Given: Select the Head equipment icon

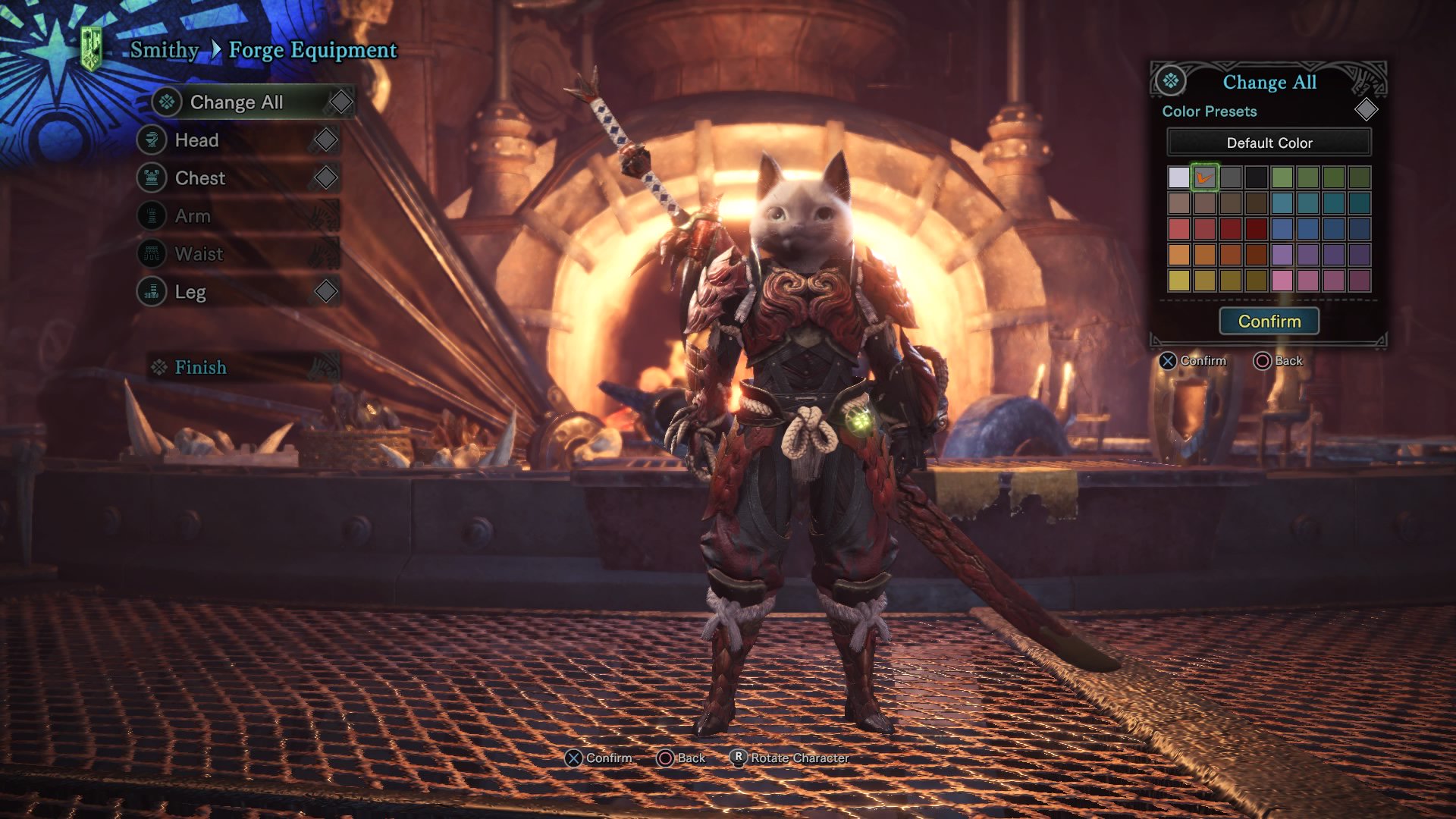Looking at the screenshot, I should [153, 140].
